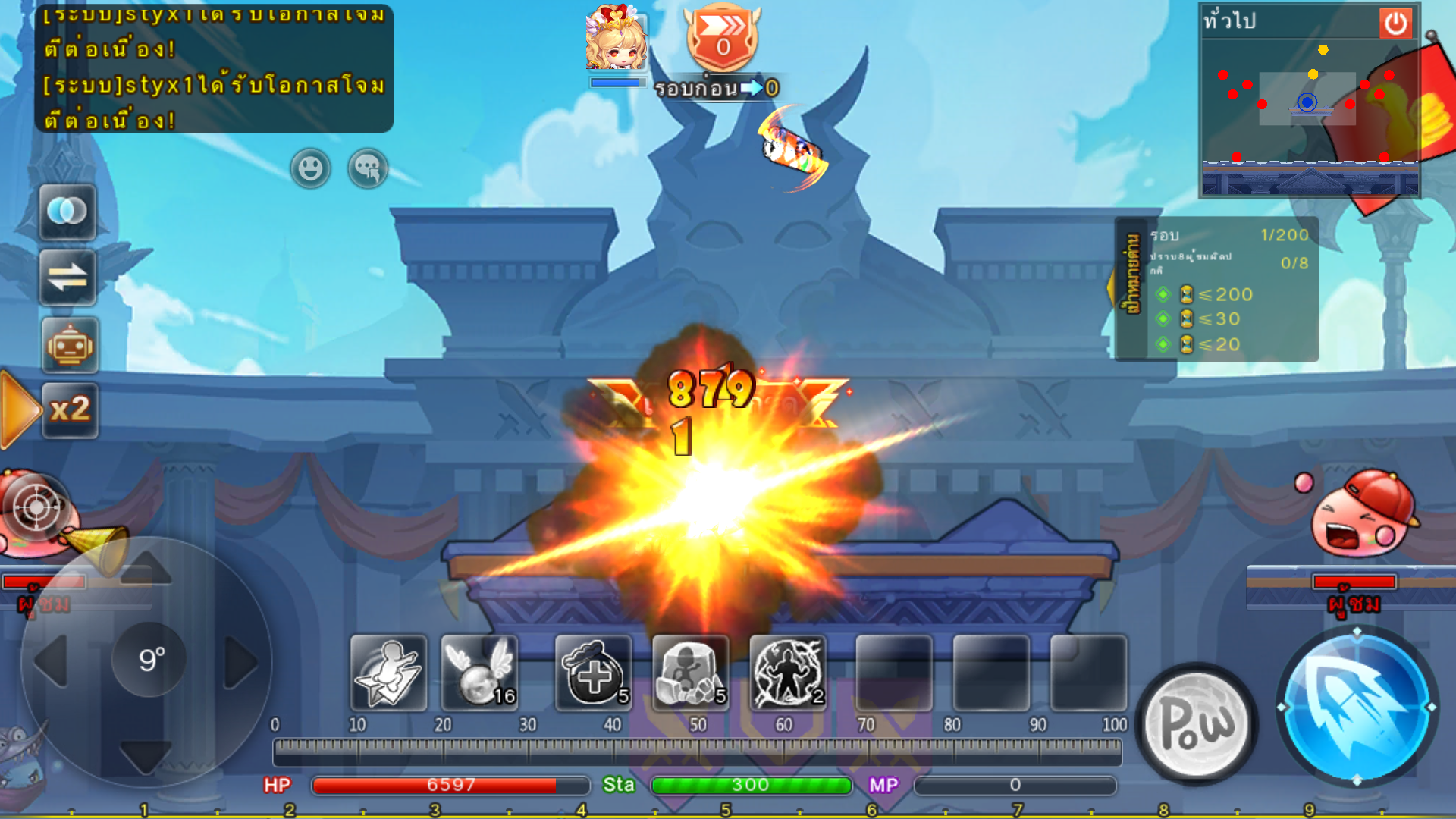Use the paper plane skill

click(x=388, y=673)
